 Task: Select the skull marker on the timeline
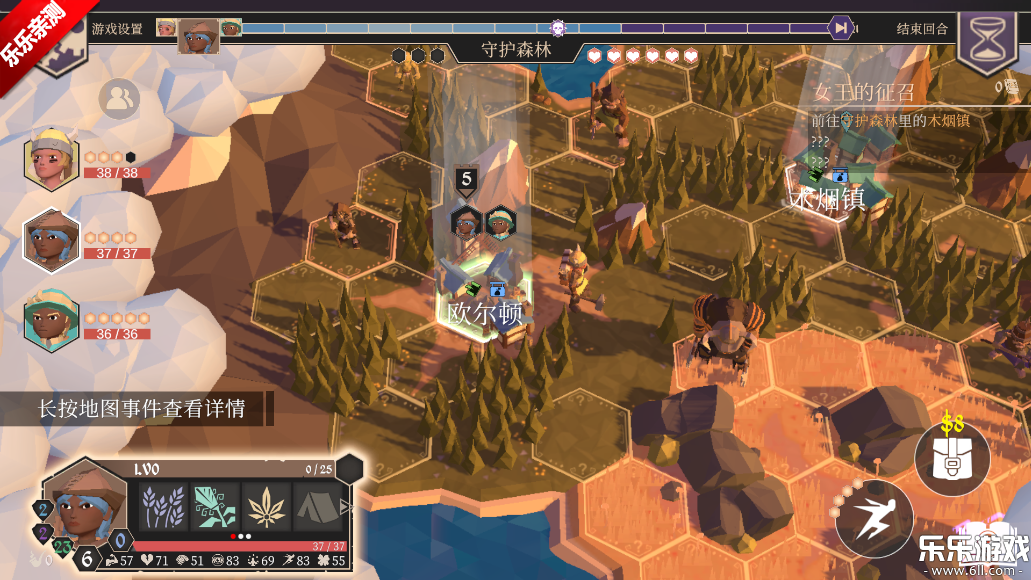[558, 28]
